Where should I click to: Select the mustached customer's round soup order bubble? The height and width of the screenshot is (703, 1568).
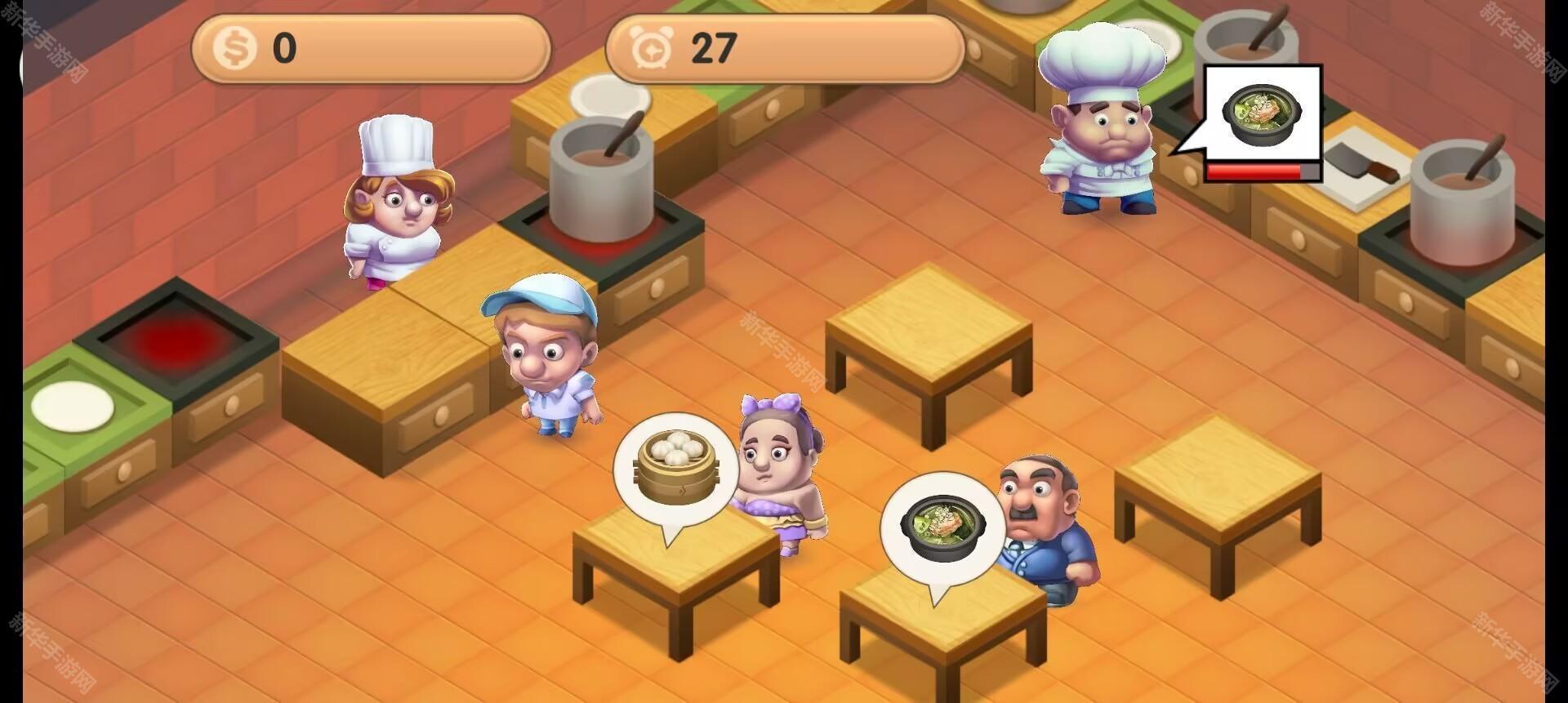click(942, 528)
